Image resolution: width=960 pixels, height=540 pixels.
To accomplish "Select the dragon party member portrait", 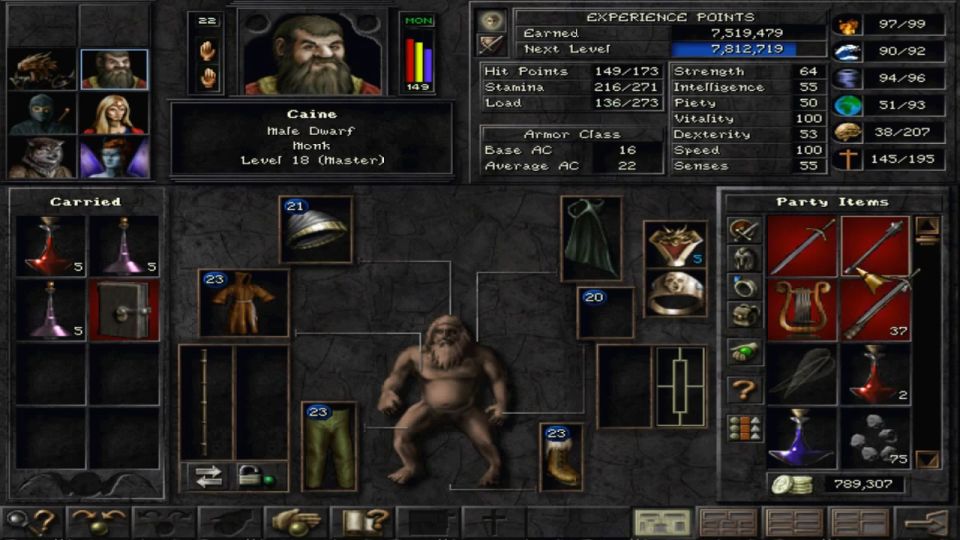I will pyautogui.click(x=43, y=69).
